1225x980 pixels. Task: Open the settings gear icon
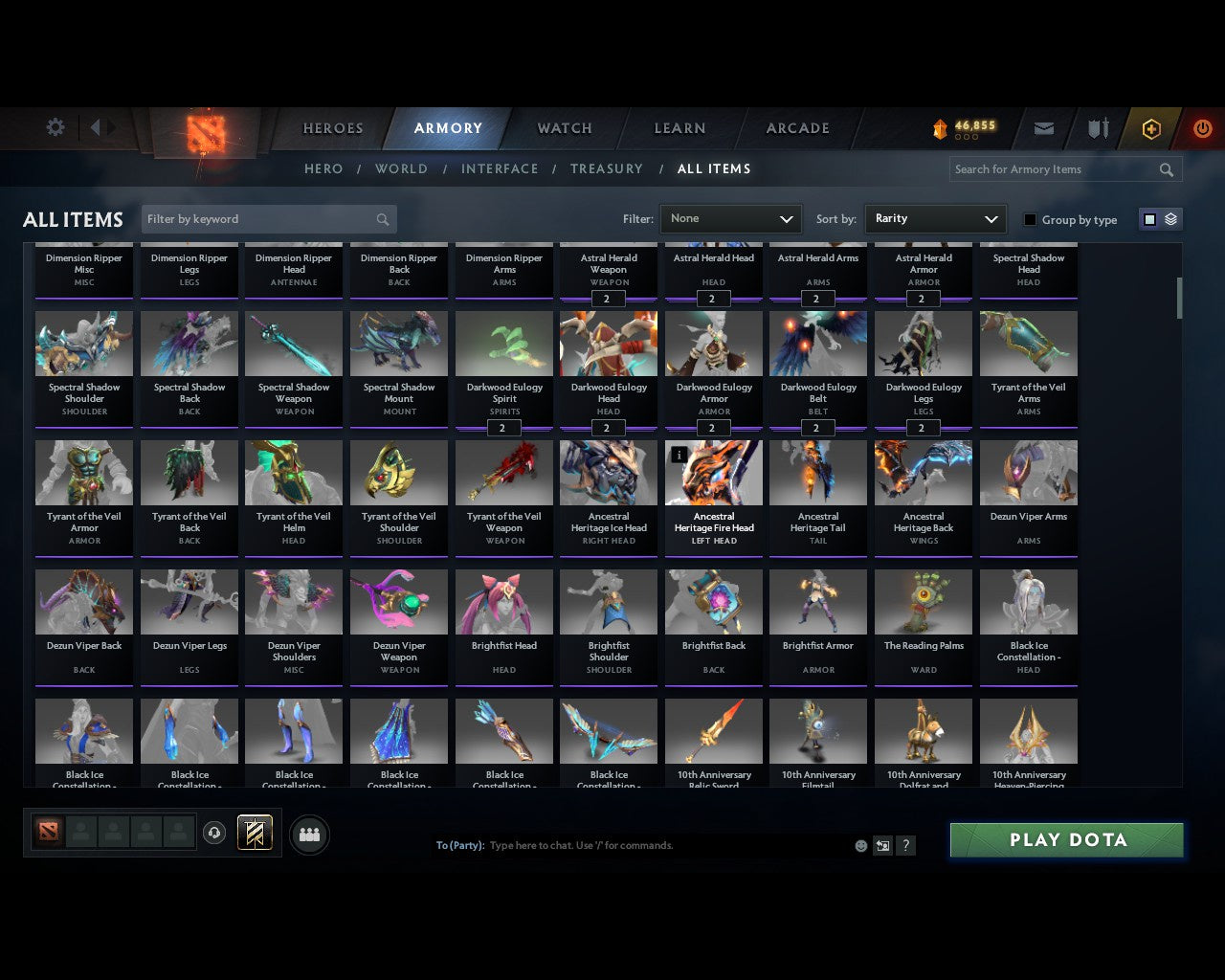55,126
